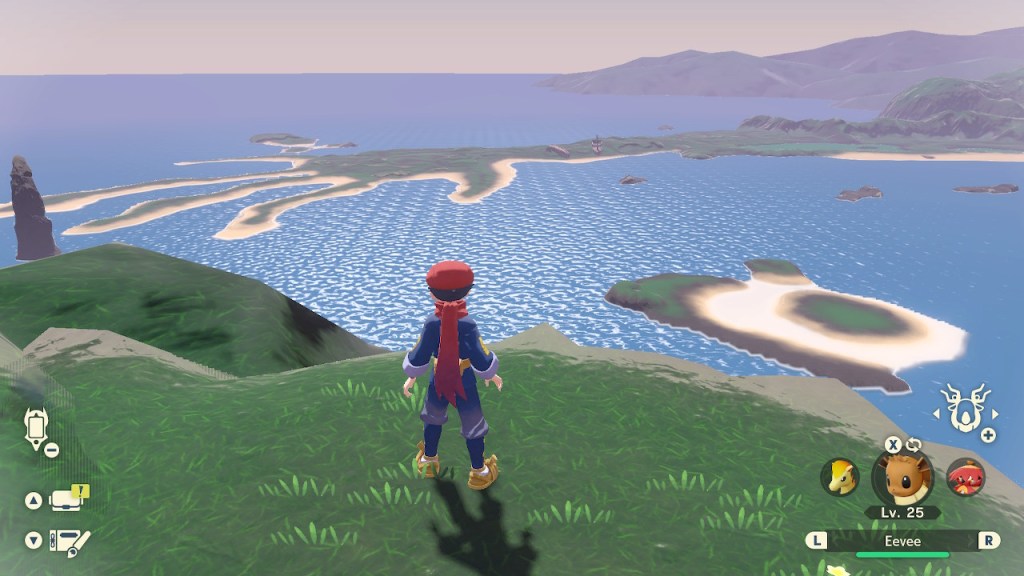The width and height of the screenshot is (1024, 576).
Task: Select the Eevee portrait in the party
Action: click(x=903, y=478)
